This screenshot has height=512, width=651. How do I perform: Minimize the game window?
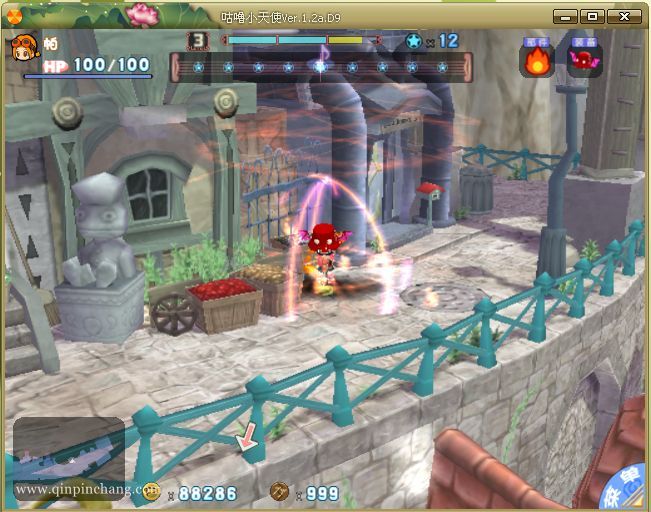click(x=565, y=16)
